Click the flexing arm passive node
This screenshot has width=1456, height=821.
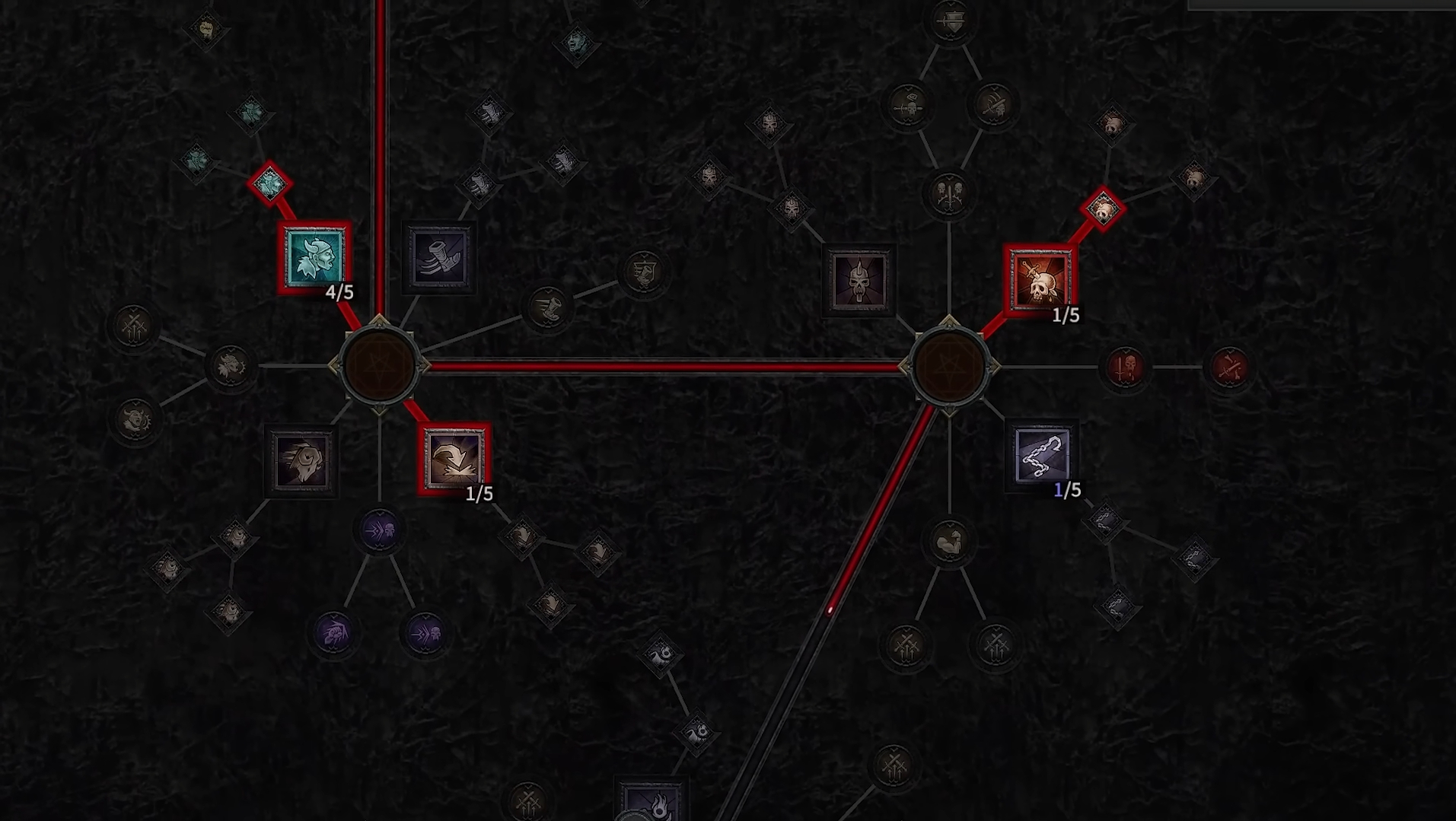click(949, 542)
